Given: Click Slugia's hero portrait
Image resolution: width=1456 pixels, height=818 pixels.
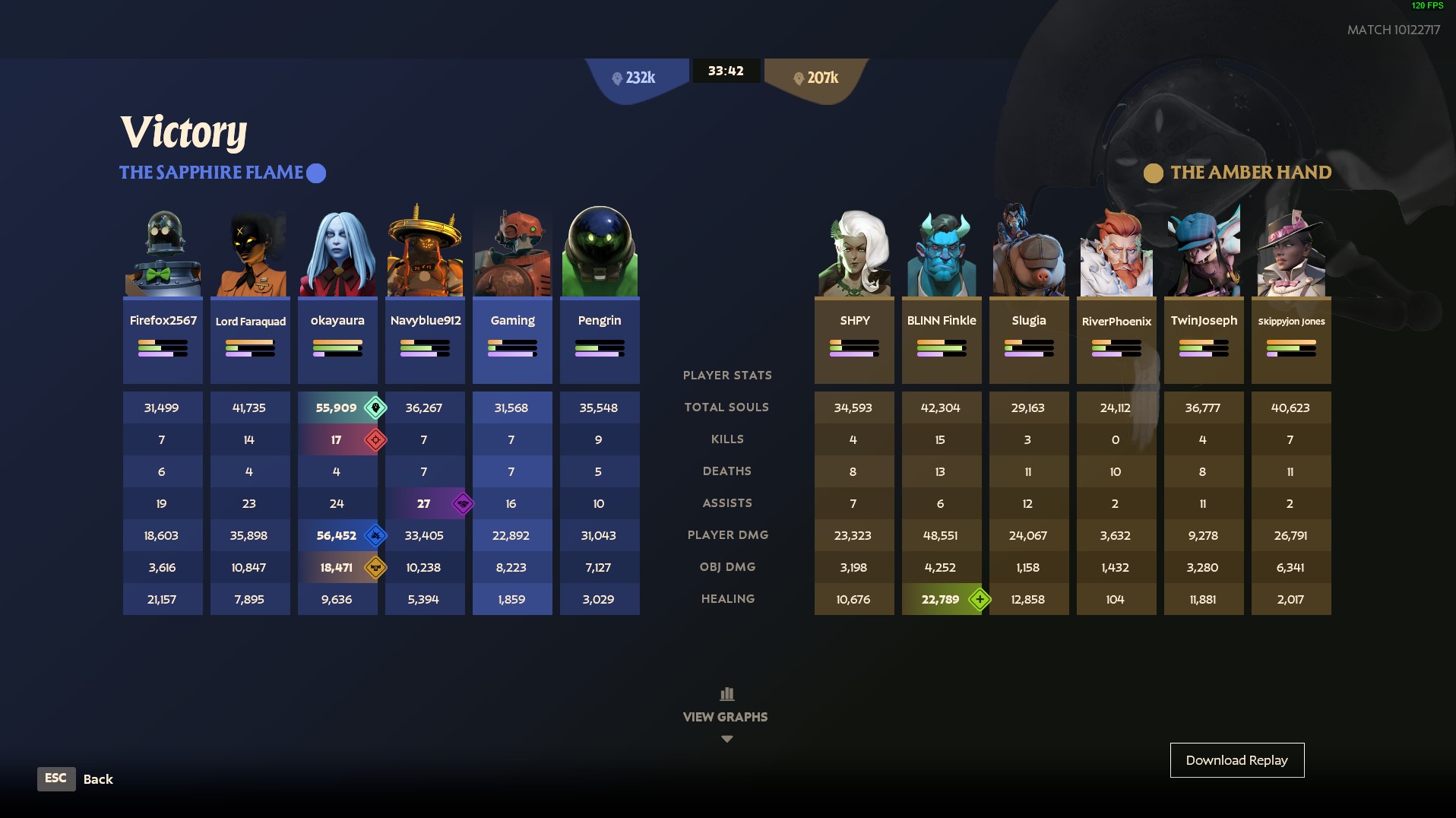Looking at the screenshot, I should 1029,254.
